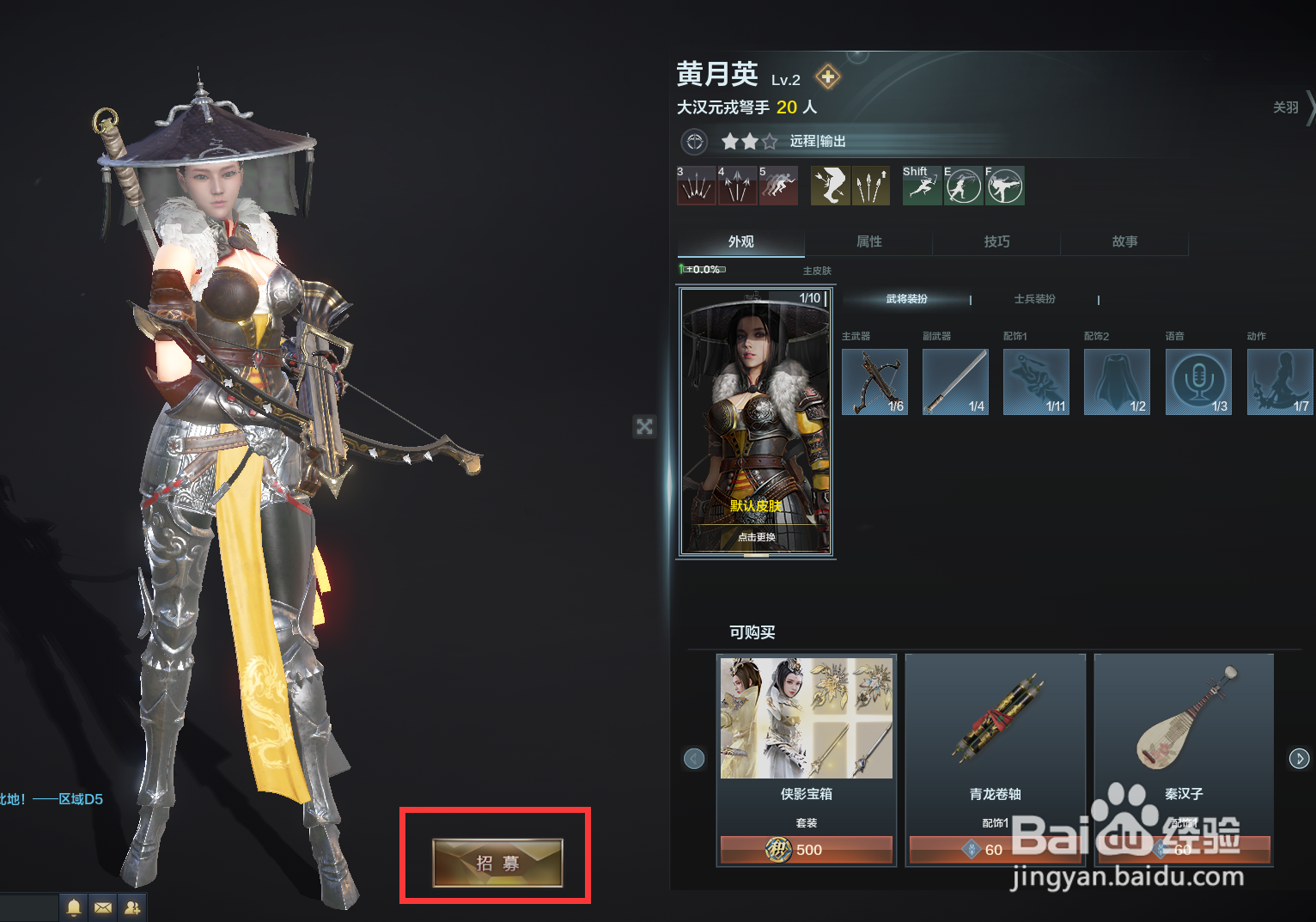Open the 配饰1 accessory slot
1316x922 pixels.
tap(1036, 381)
